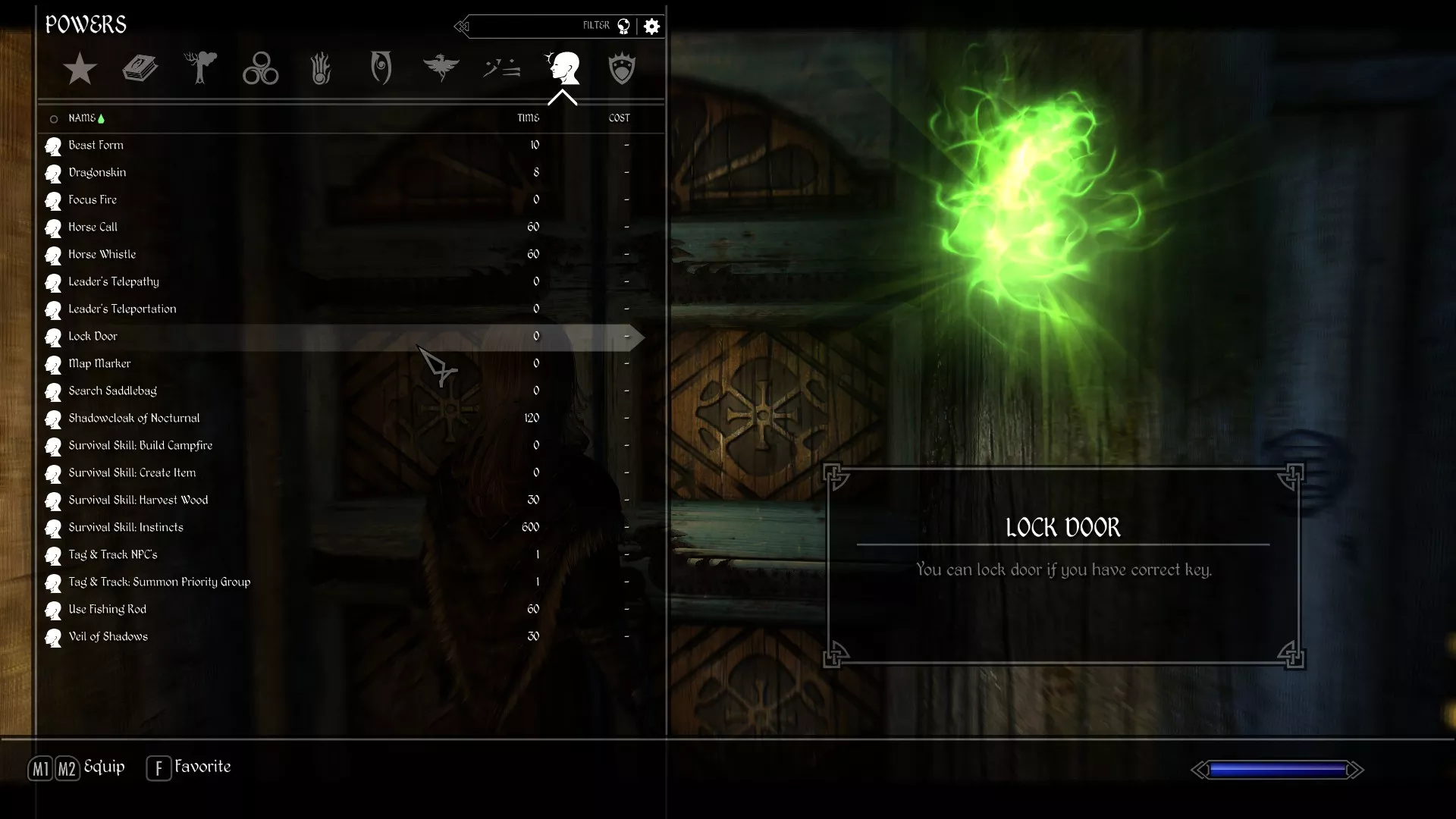Choose Dragonskin from the powers list
Viewport: 1456px width, 819px height.
click(98, 173)
